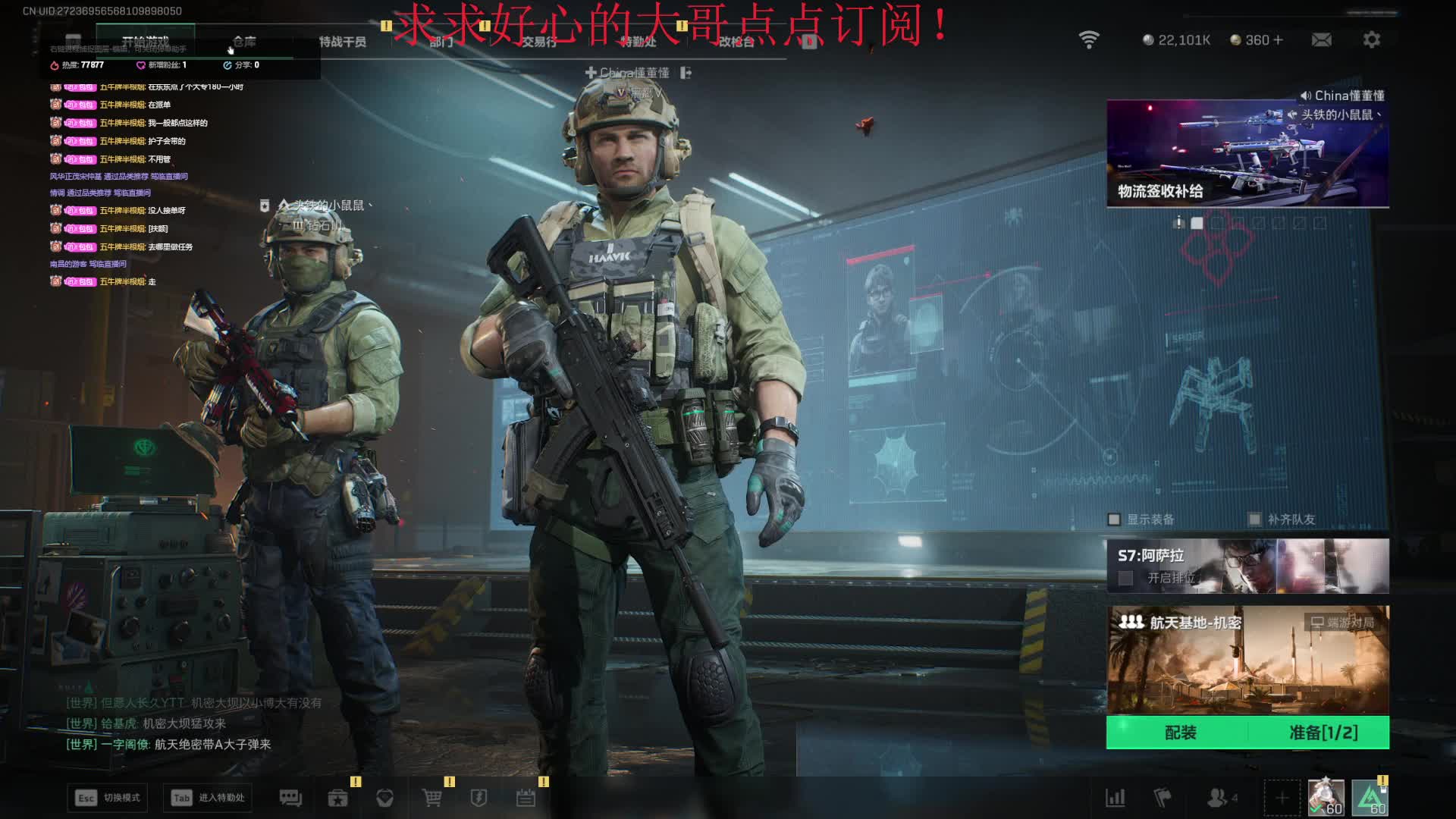Open the chat speech-bubble icon
Screen dimensions: 1456x819
click(x=290, y=798)
